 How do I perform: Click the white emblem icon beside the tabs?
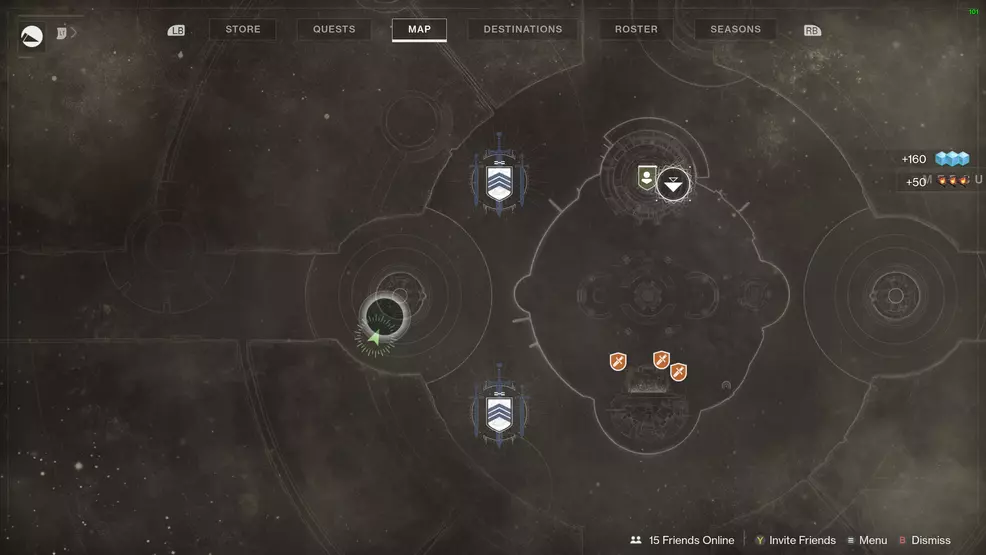[32, 37]
